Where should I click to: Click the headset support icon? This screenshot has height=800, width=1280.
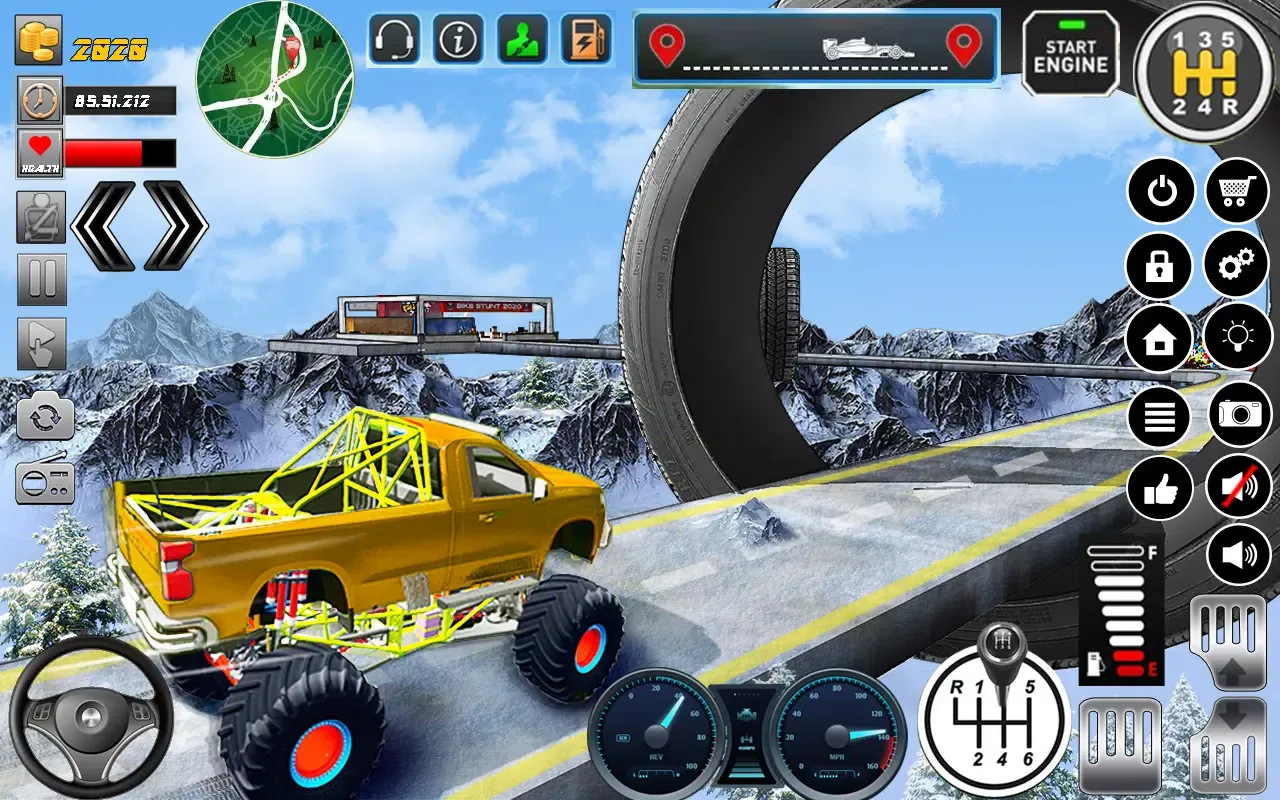(394, 40)
